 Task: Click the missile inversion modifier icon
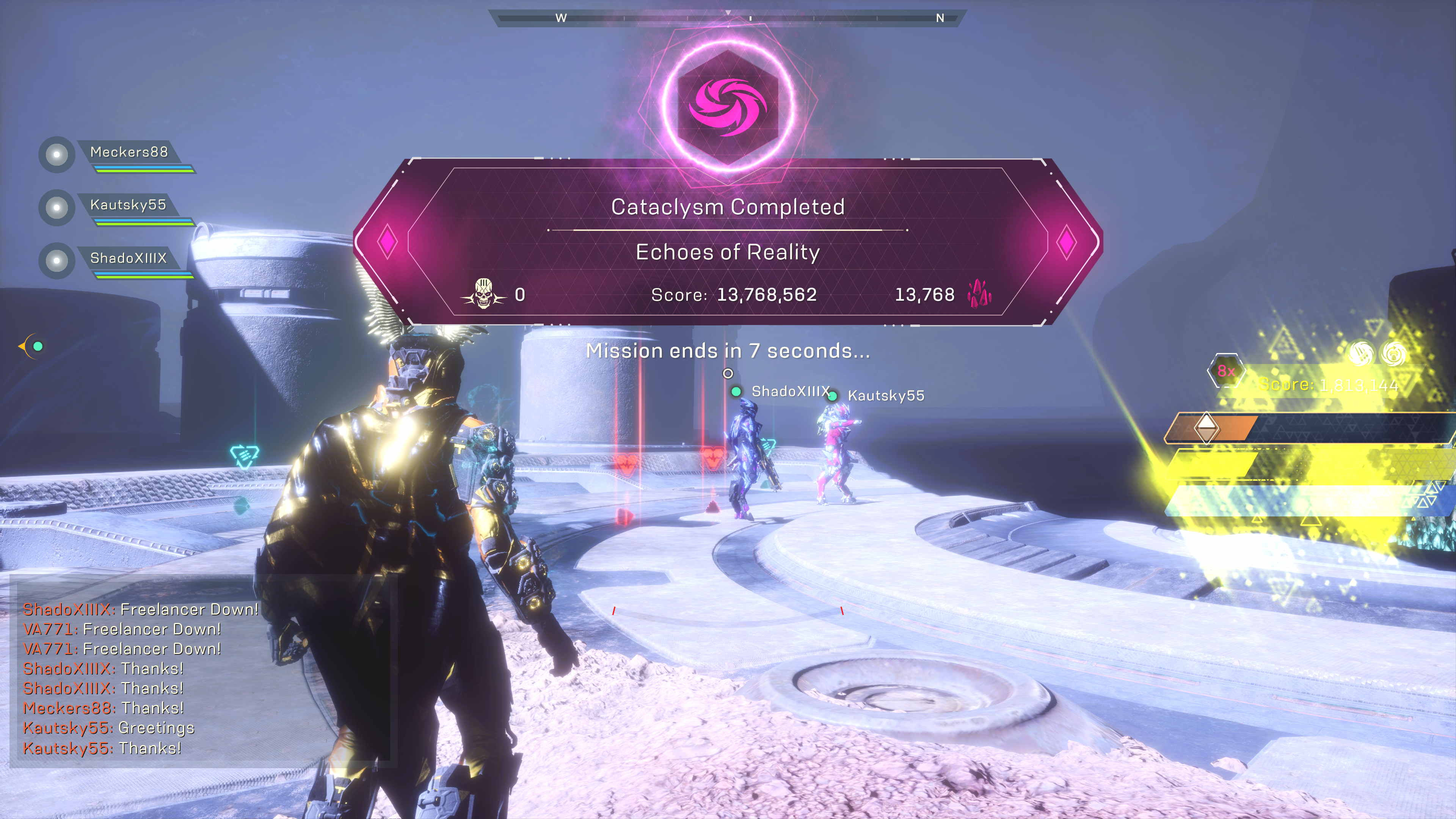[x=1361, y=353]
